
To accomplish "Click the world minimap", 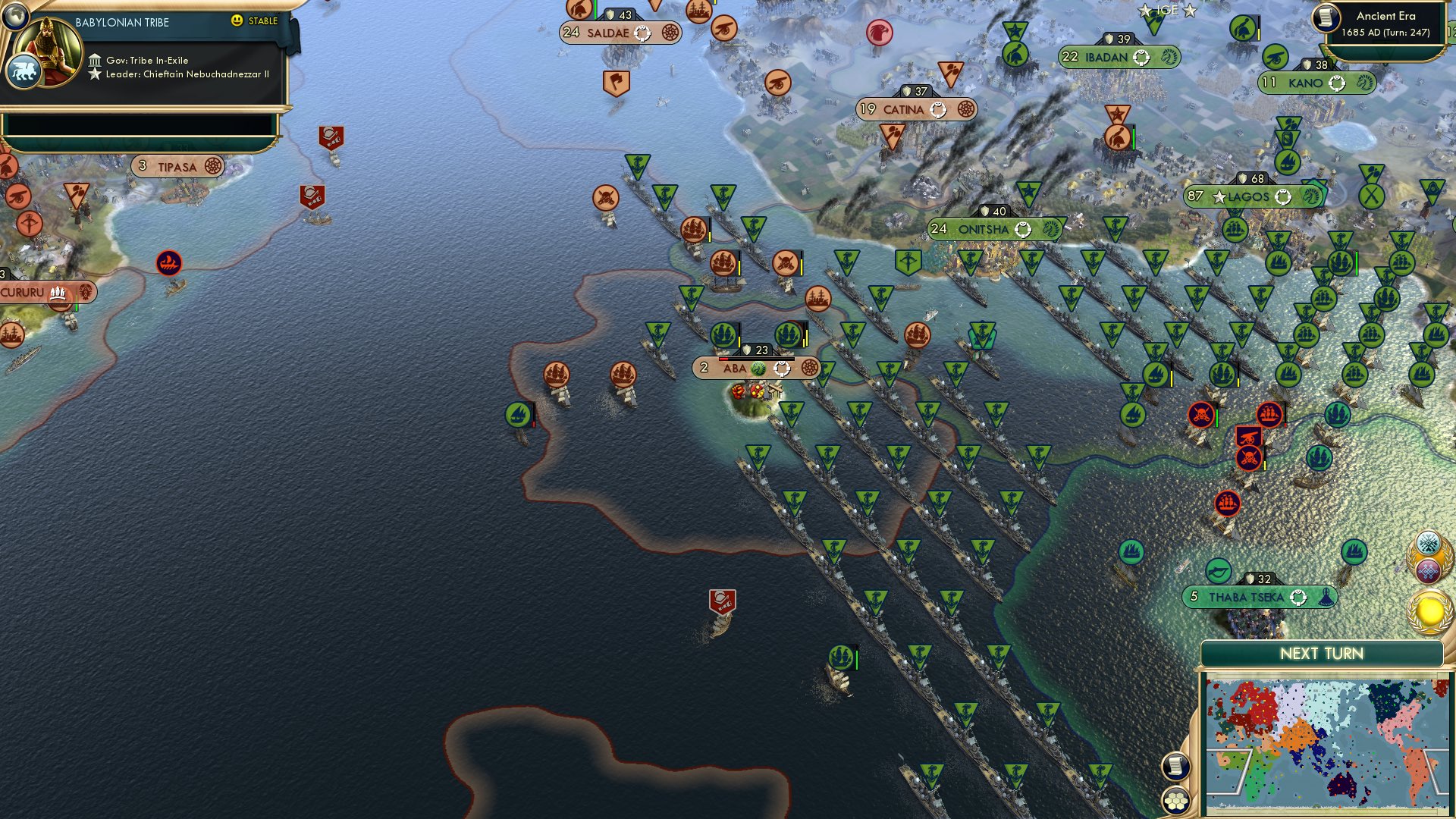I will (1327, 747).
